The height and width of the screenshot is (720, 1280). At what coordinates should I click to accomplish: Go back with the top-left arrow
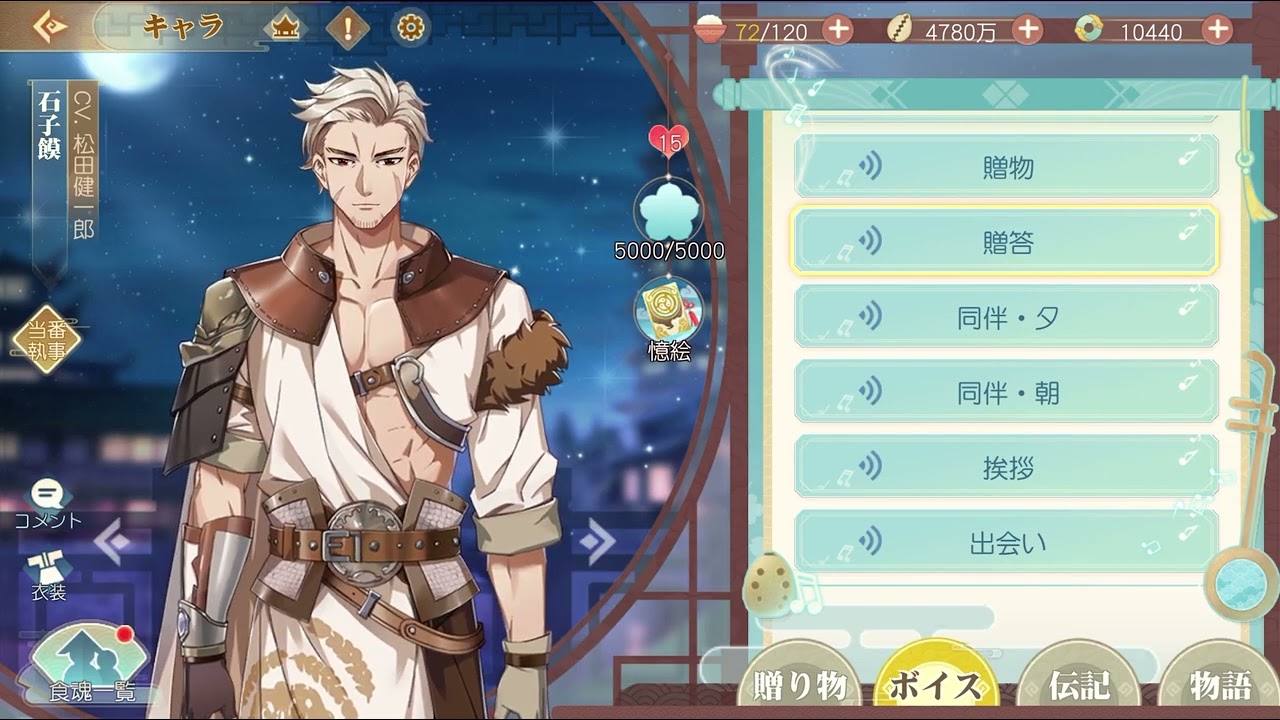pos(48,27)
